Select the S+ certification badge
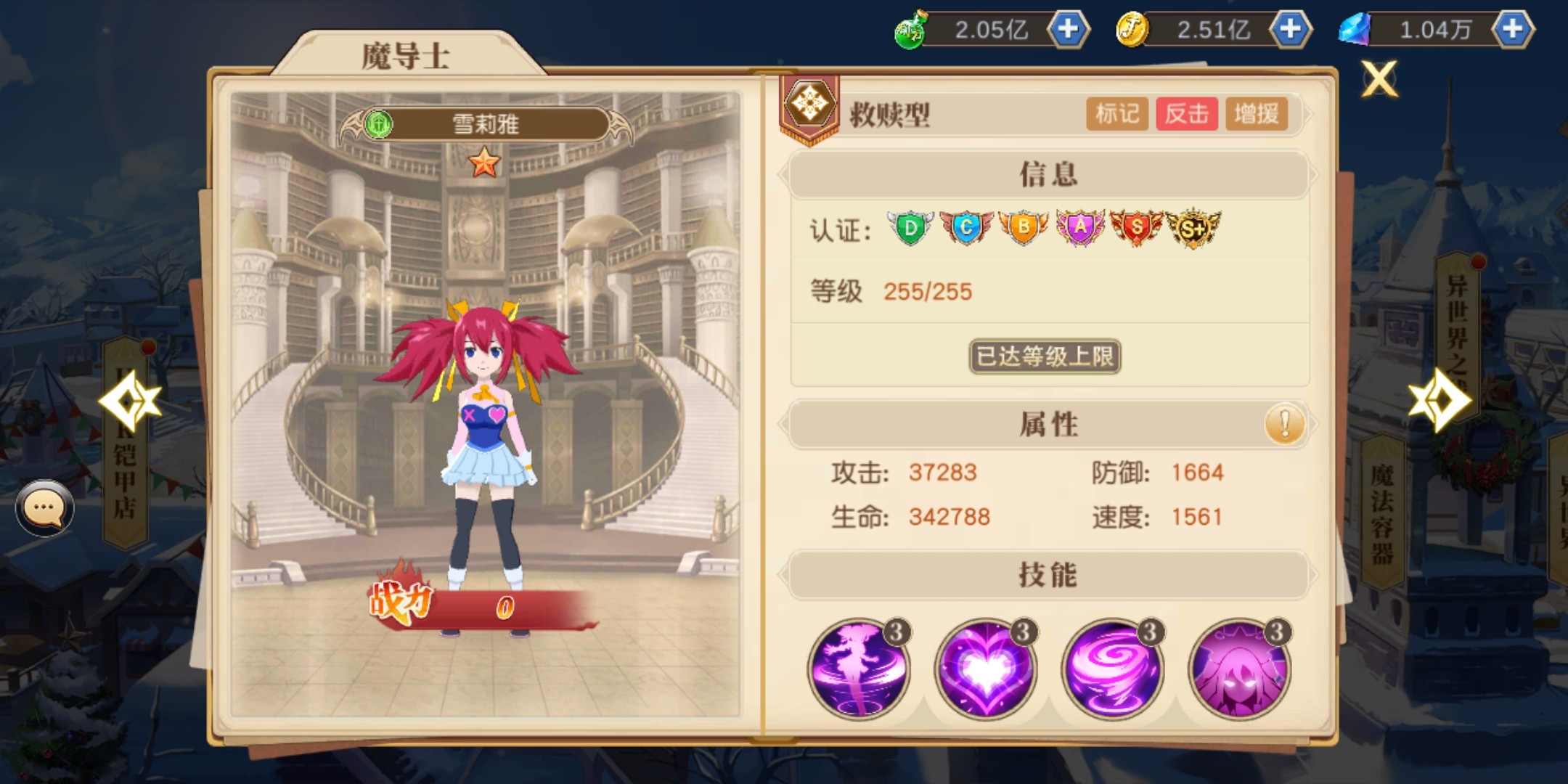This screenshot has height=784, width=1568. coord(1193,229)
